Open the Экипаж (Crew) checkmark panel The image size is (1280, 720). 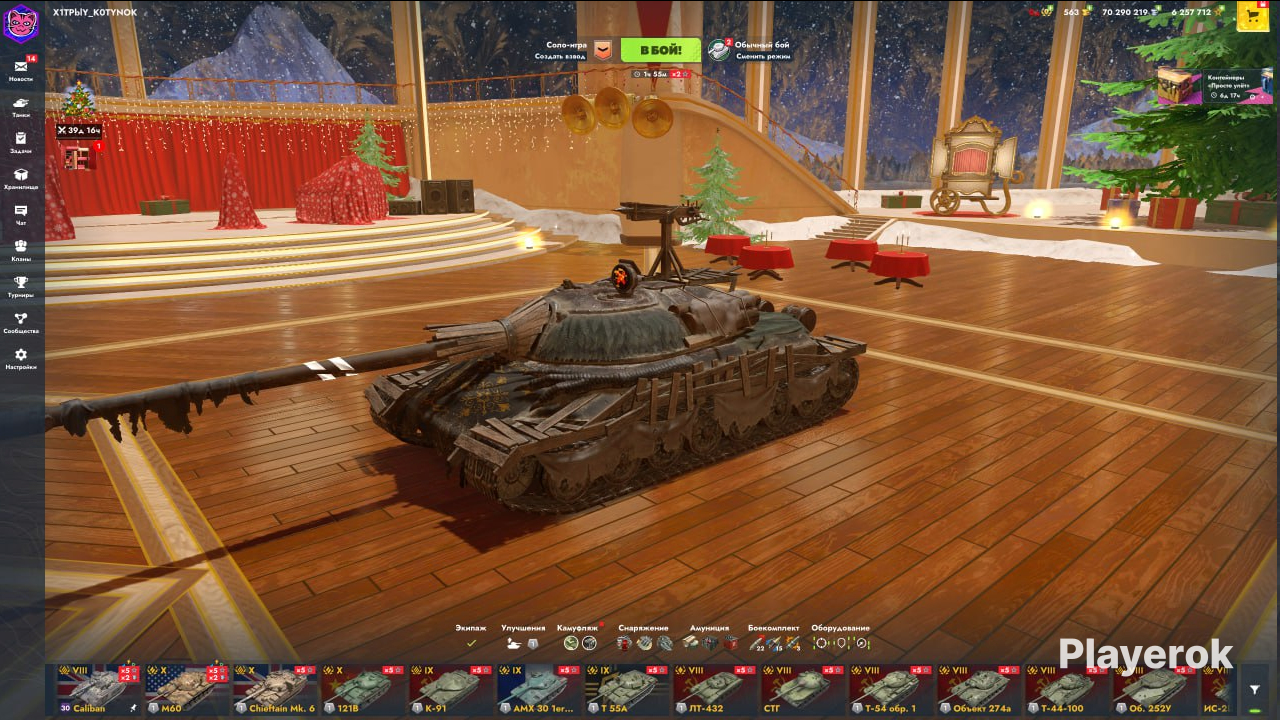click(x=471, y=643)
